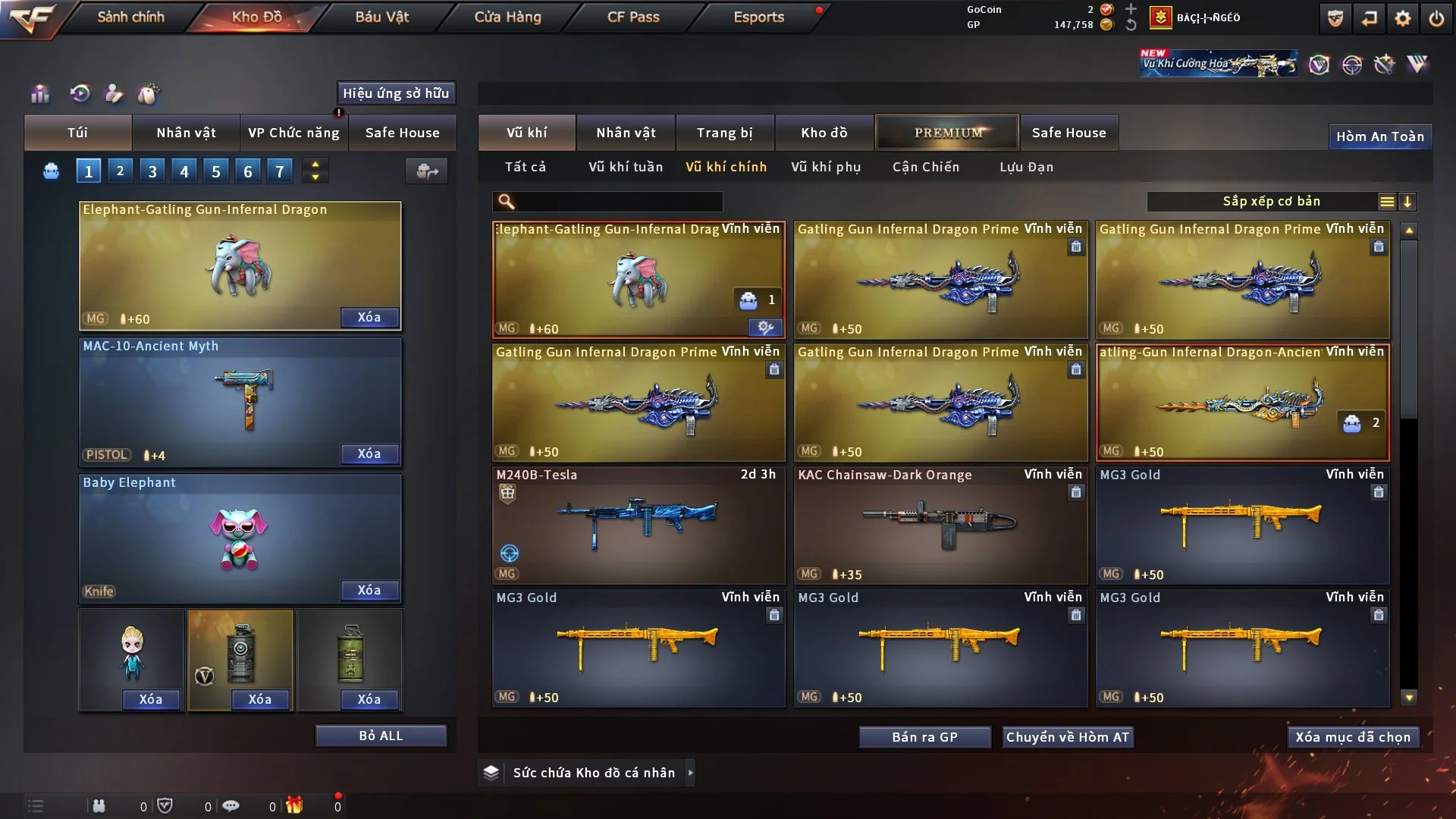The width and height of the screenshot is (1456, 819).
Task: Open the CF Pass menu
Action: pyautogui.click(x=633, y=17)
